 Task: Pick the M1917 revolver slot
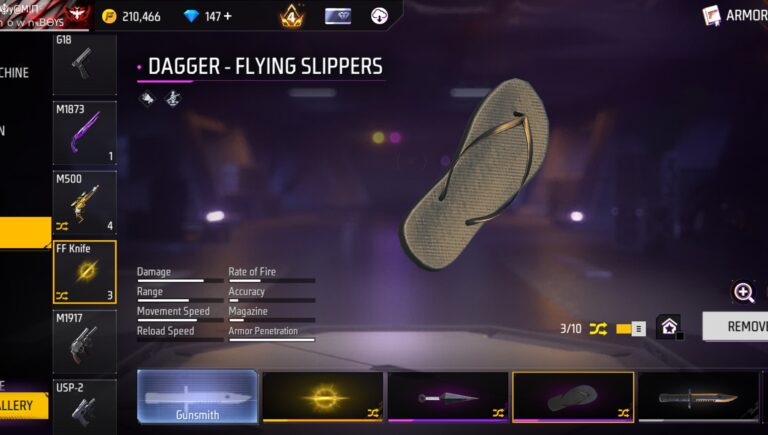(84, 342)
